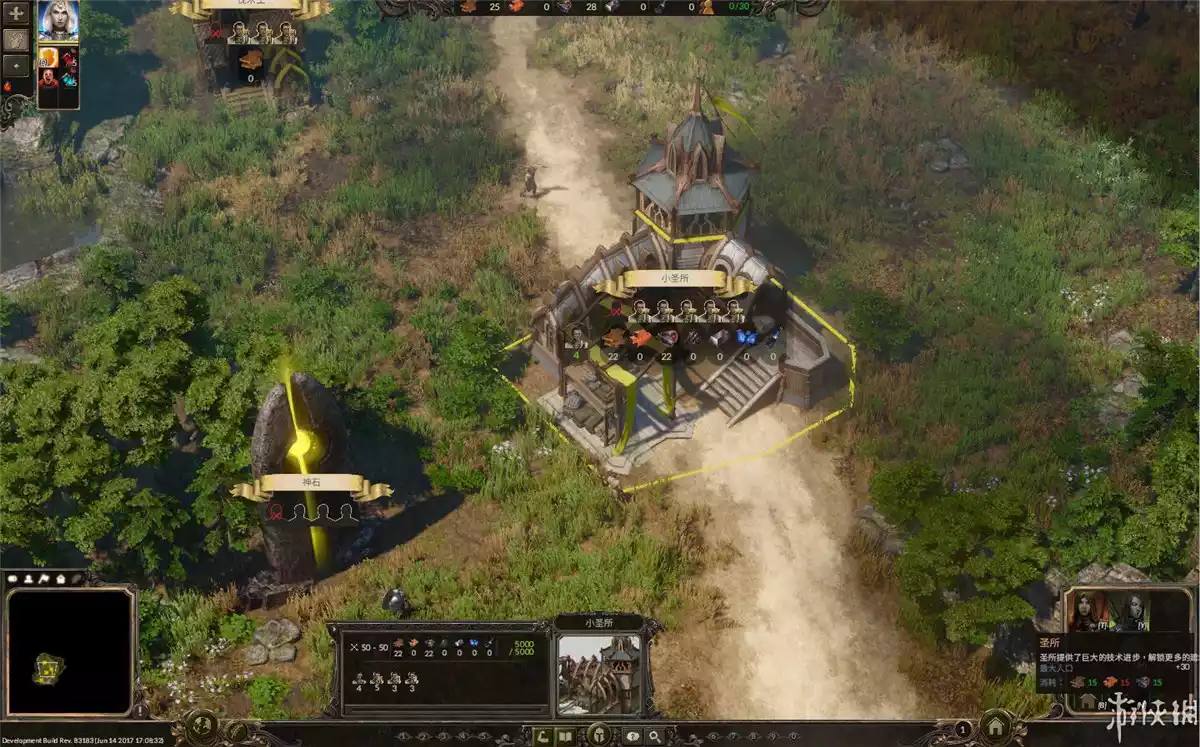Screen dimensions: 1200x747
Task: Click the house button on bottom bar
Action: (x=996, y=728)
